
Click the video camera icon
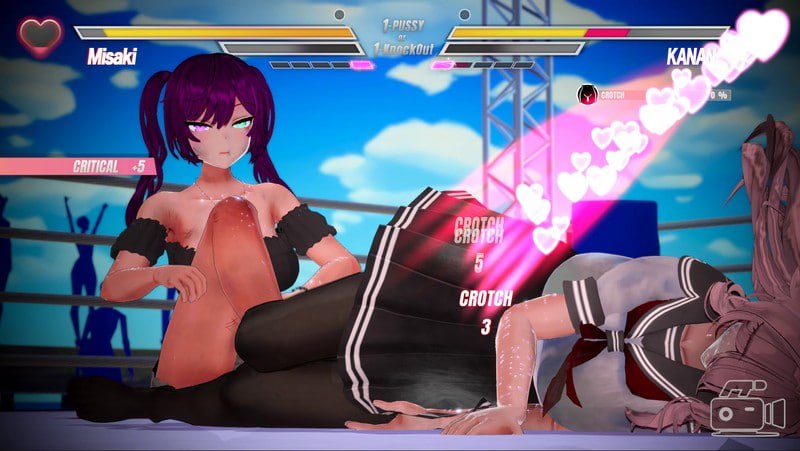[747, 409]
